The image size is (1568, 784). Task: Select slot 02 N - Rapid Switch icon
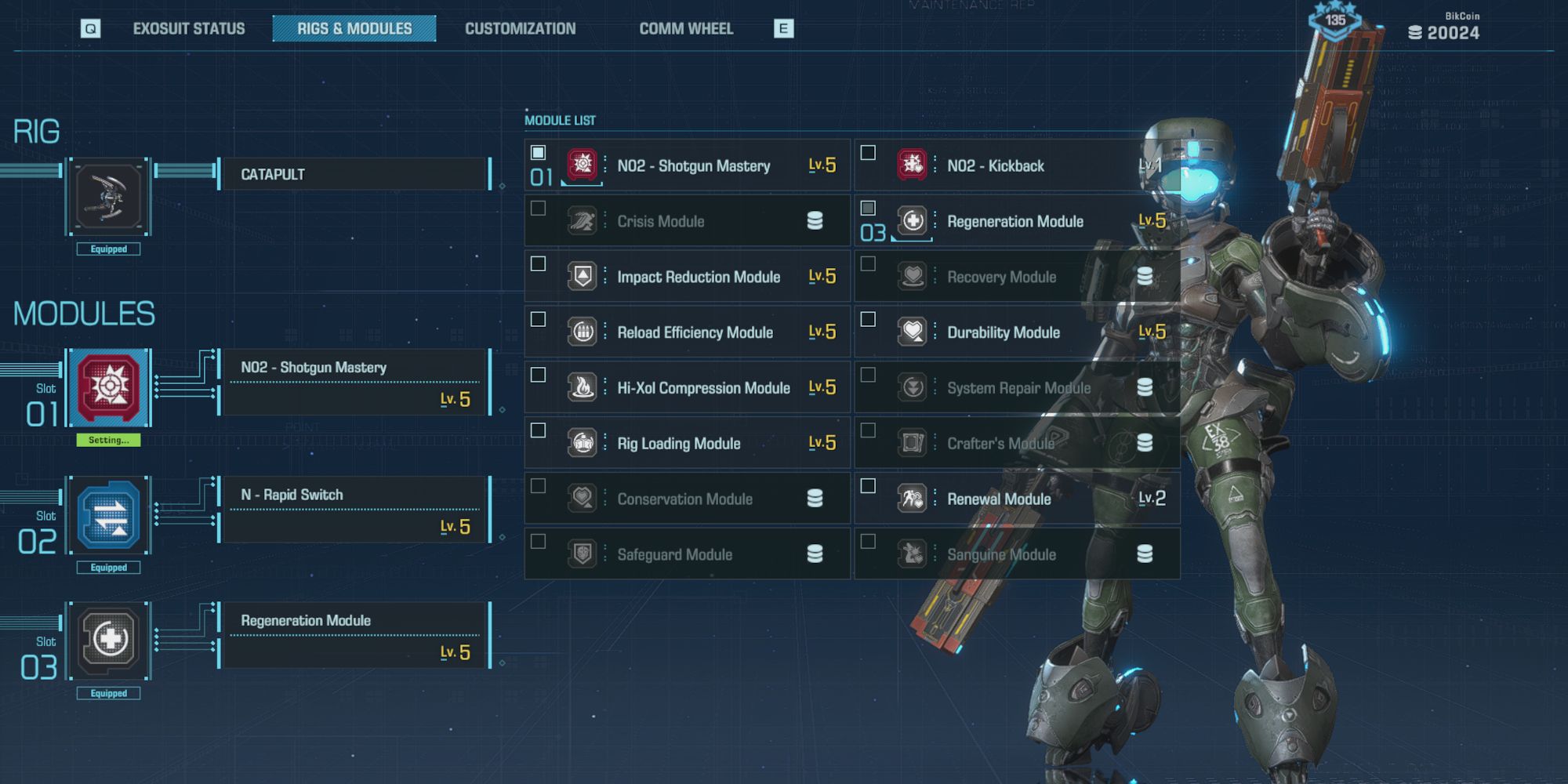pyautogui.click(x=109, y=515)
